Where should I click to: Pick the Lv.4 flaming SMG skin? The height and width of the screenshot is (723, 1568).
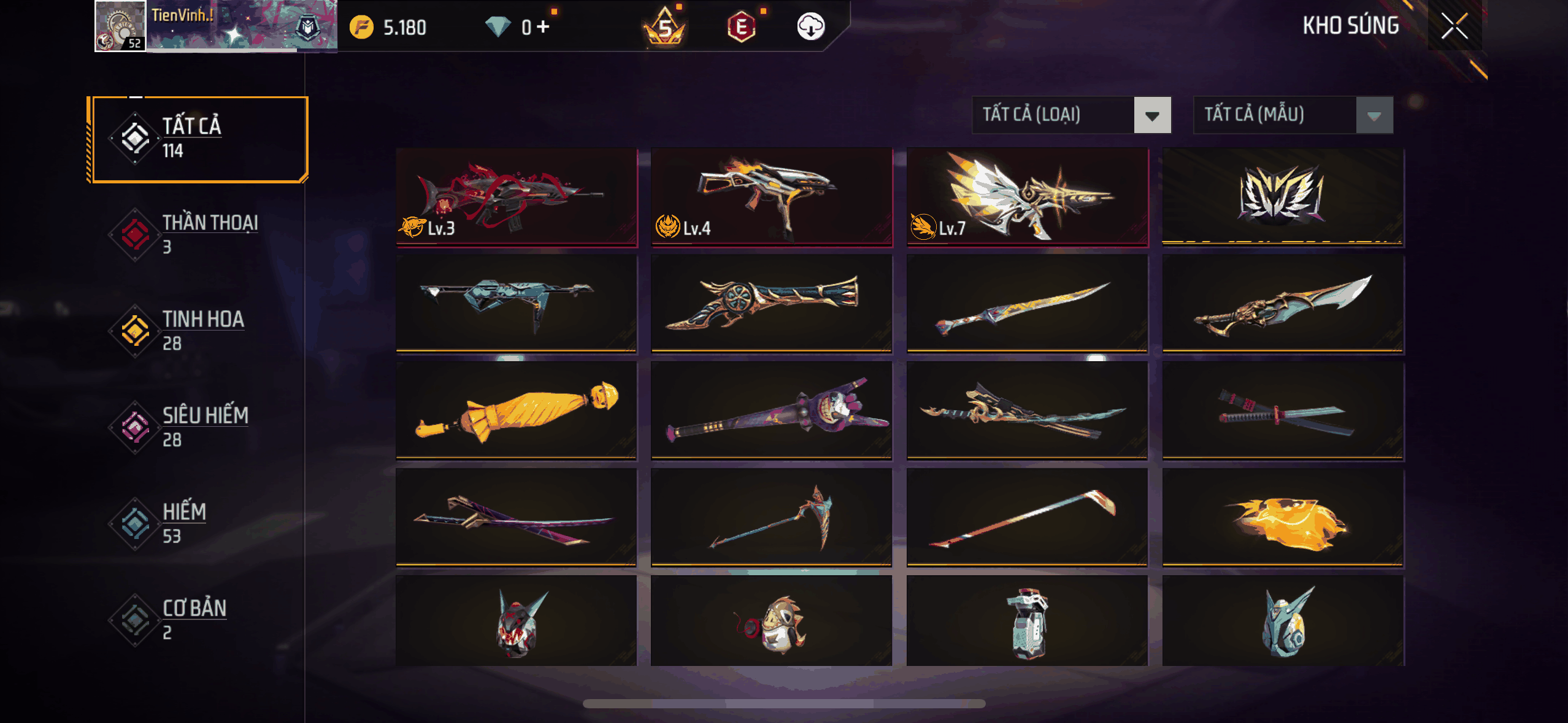tap(771, 197)
